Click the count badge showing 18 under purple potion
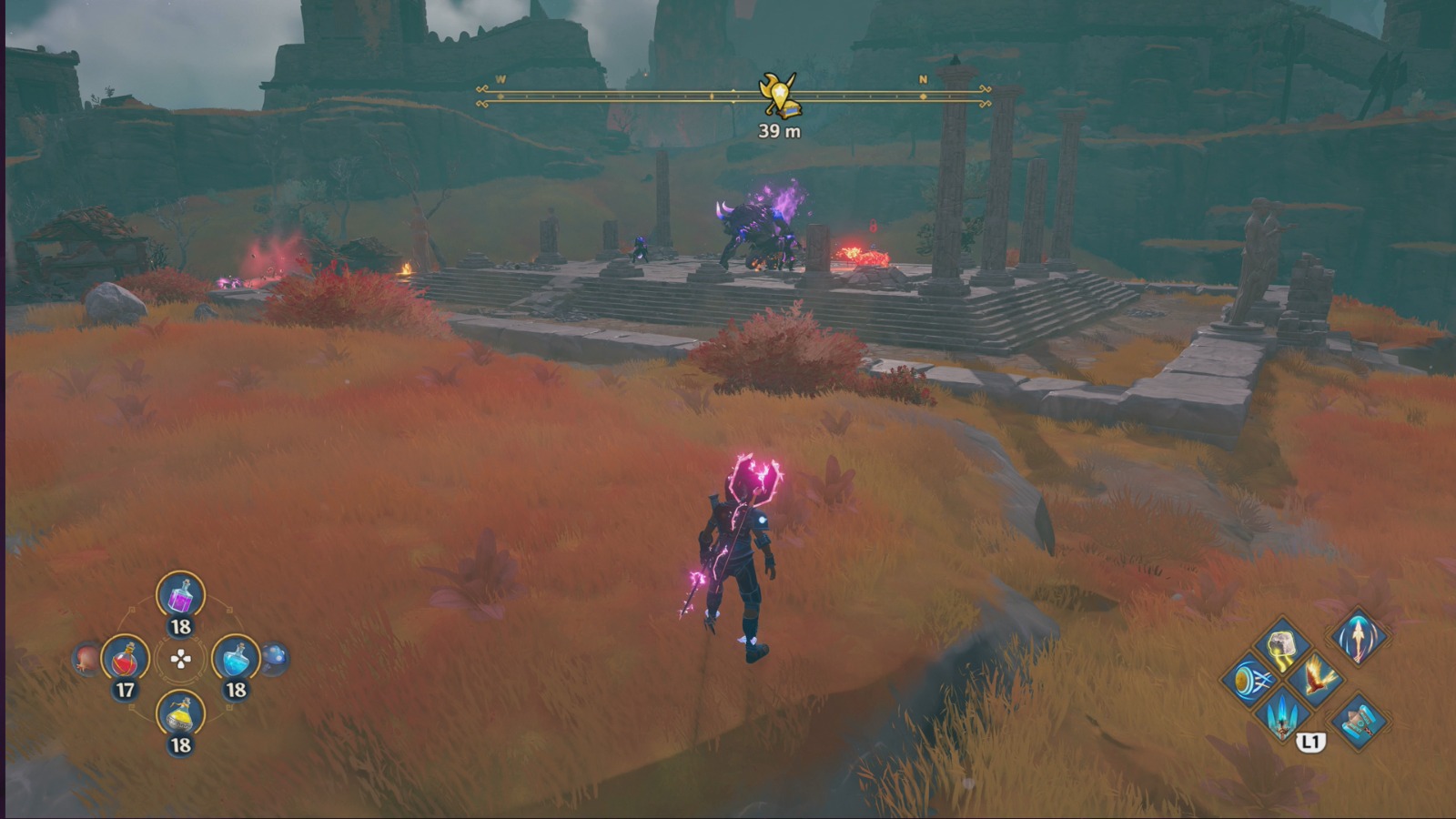The height and width of the screenshot is (819, 1456). click(x=180, y=625)
